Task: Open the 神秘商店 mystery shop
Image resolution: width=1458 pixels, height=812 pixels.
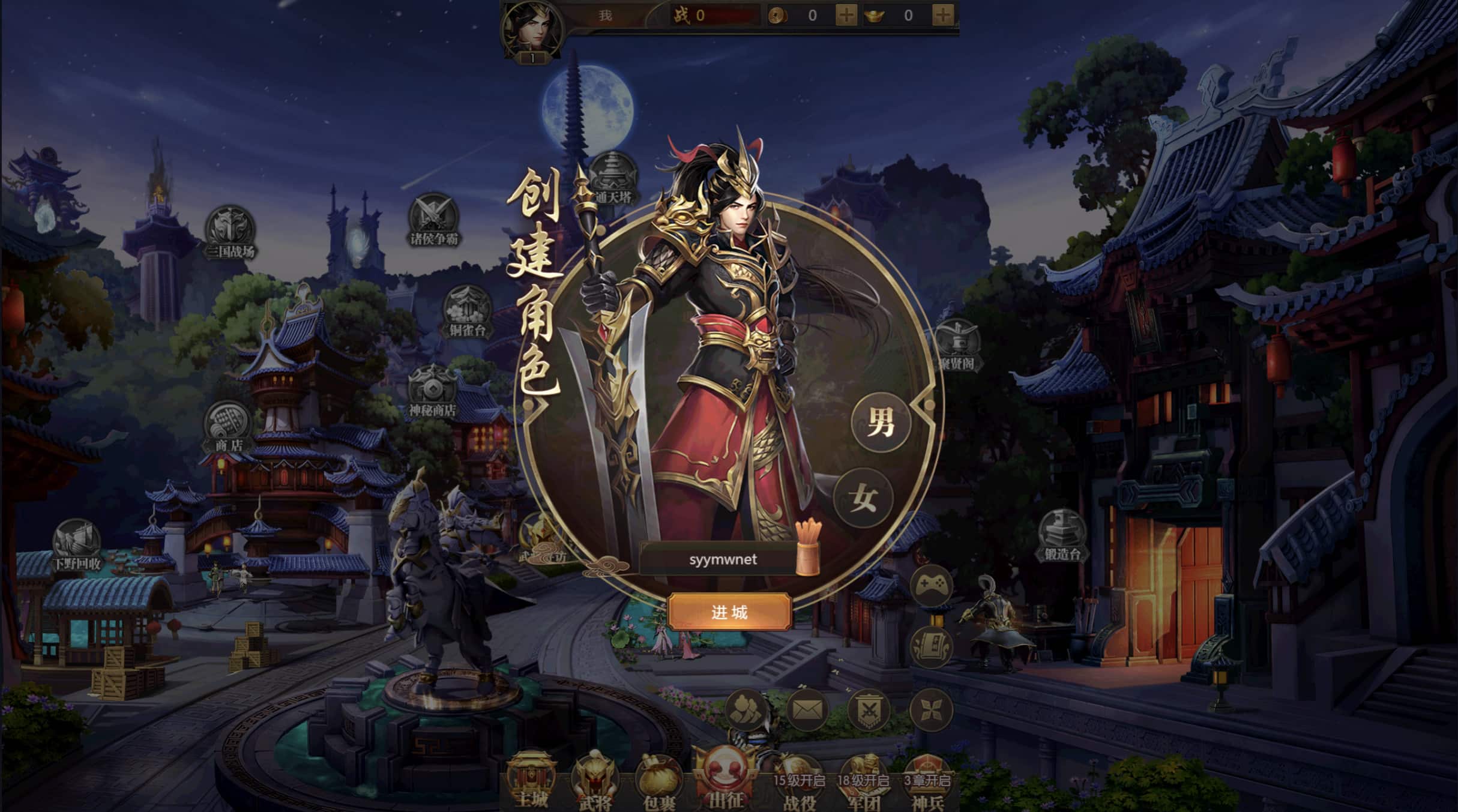Action: point(433,390)
